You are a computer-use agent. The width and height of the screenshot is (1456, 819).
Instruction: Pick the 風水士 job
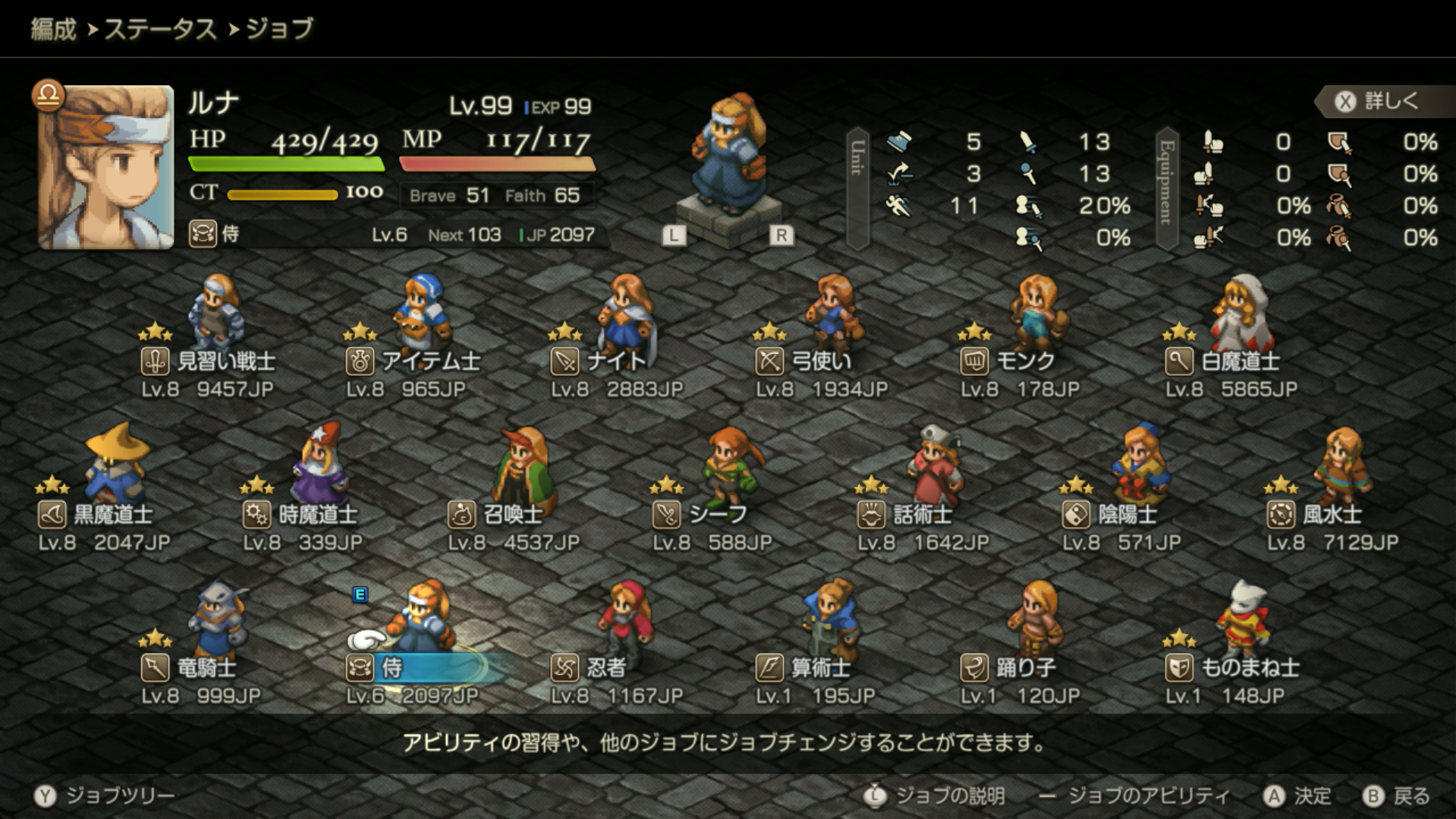[1332, 515]
